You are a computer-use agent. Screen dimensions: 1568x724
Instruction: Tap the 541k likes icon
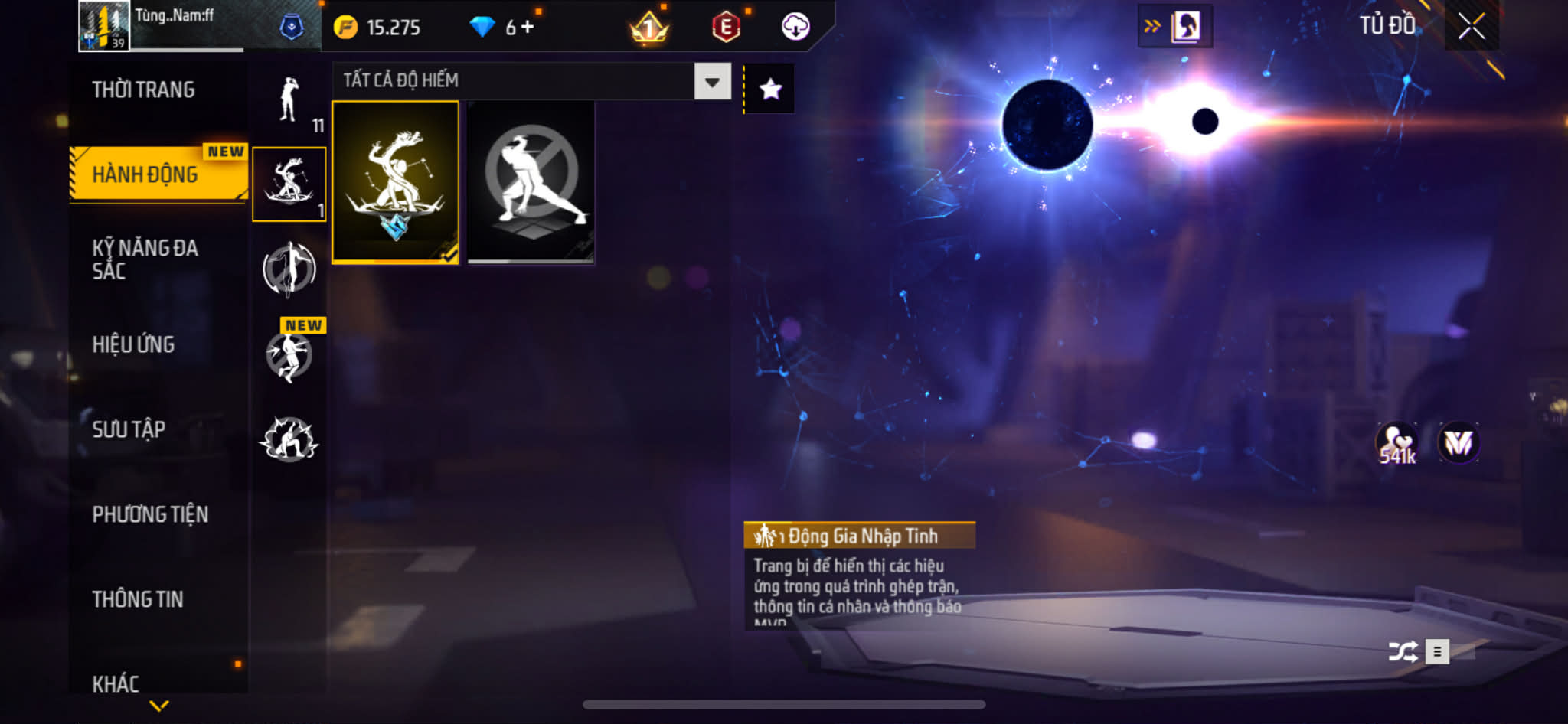(x=1396, y=444)
